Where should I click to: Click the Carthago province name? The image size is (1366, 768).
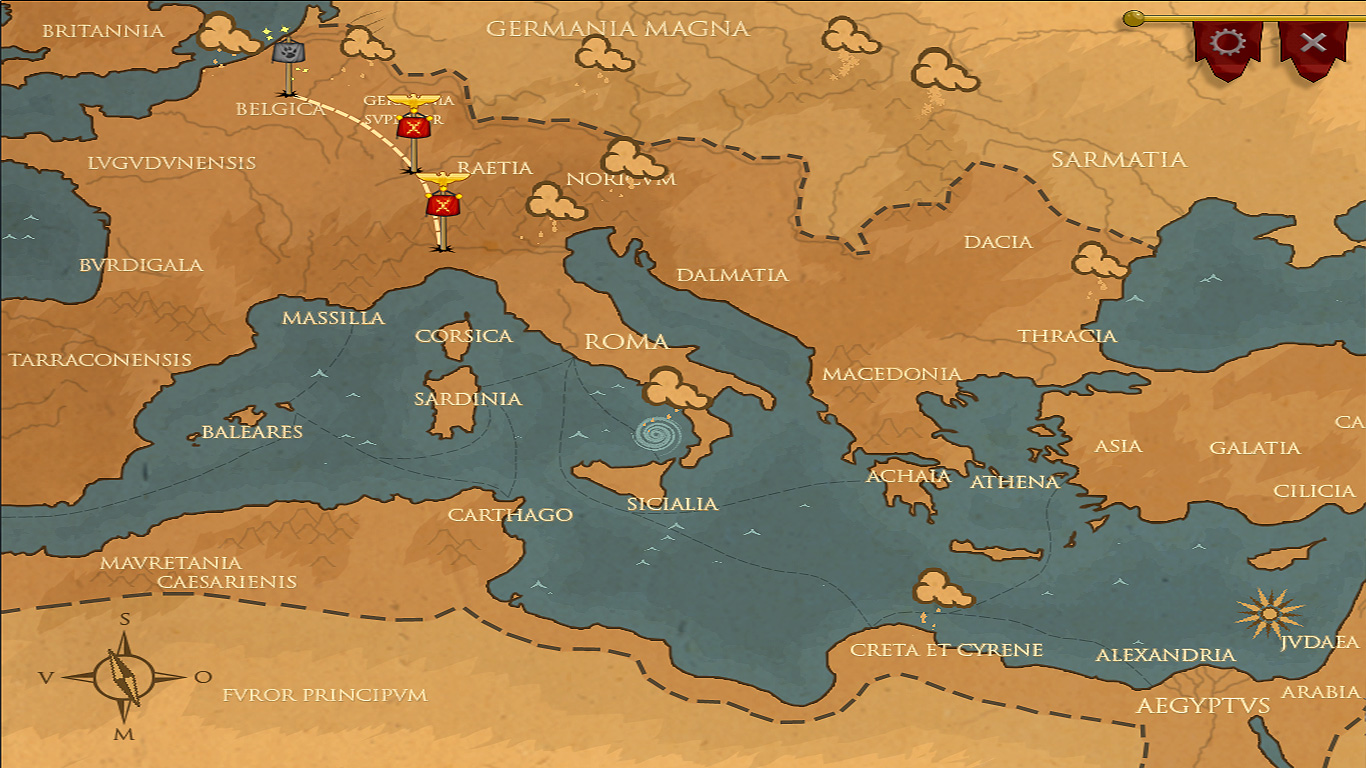tap(511, 514)
